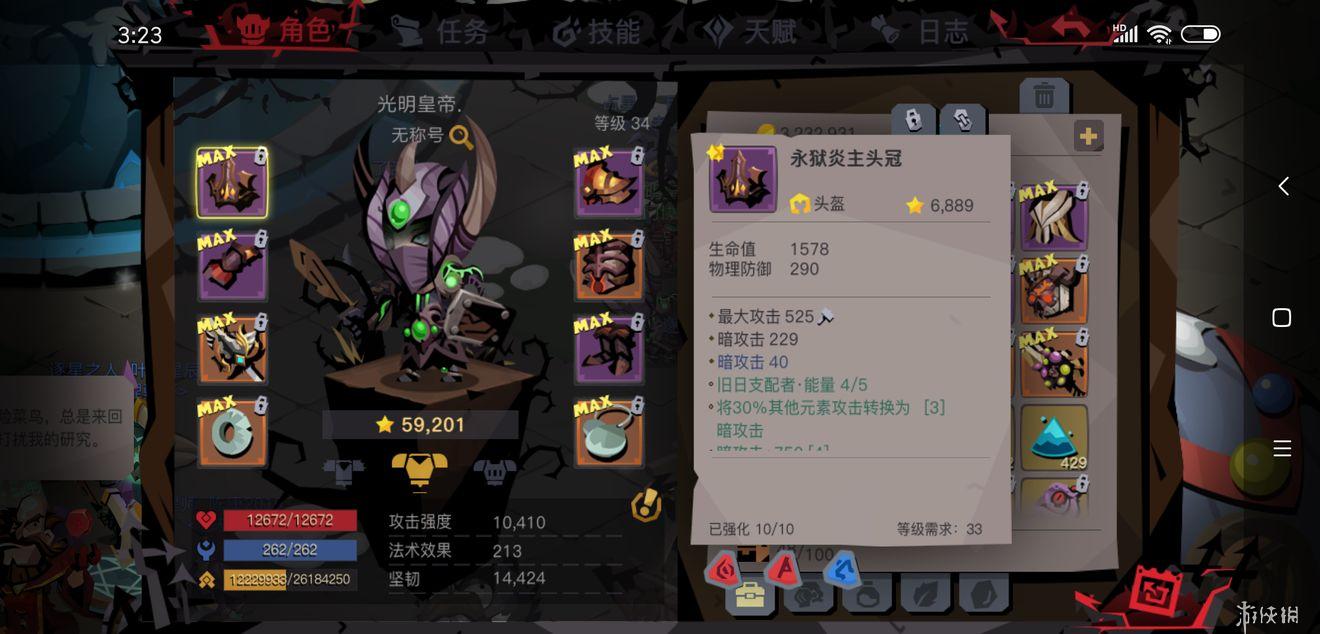
Task: Select the equipped helmet slot
Action: pyautogui.click(x=232, y=184)
